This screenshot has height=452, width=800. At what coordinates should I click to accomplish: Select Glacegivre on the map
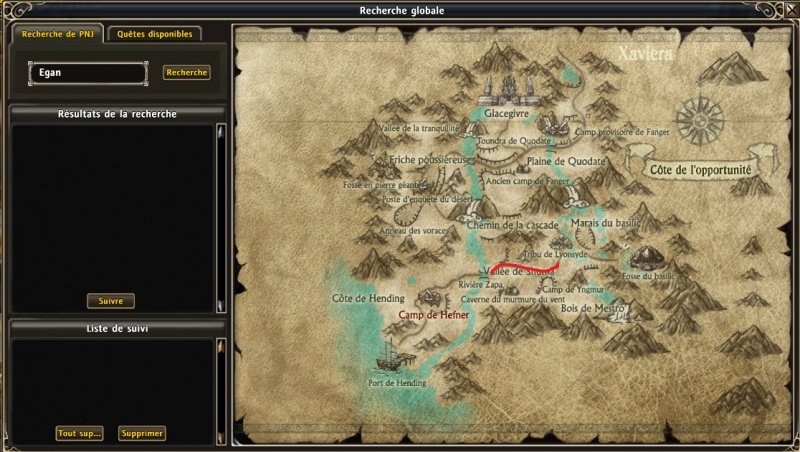(505, 114)
